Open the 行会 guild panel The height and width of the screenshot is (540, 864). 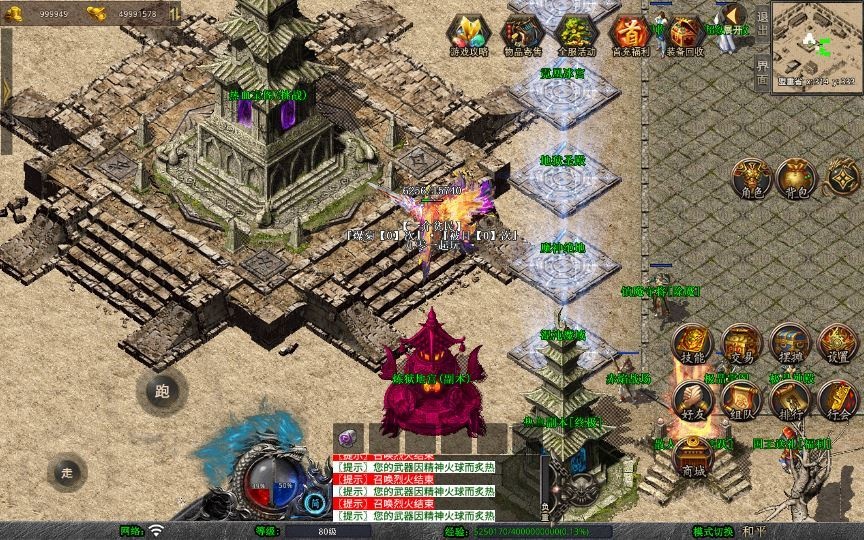[838, 400]
